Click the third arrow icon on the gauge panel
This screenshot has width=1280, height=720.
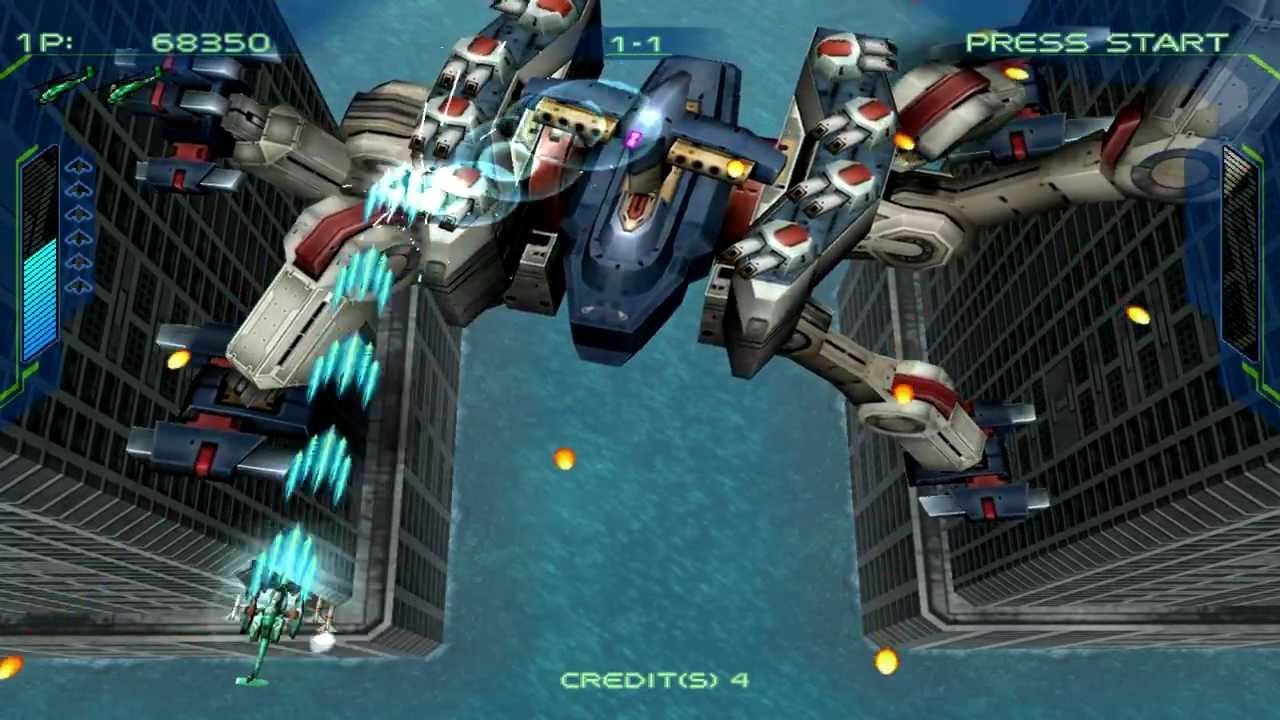point(80,213)
